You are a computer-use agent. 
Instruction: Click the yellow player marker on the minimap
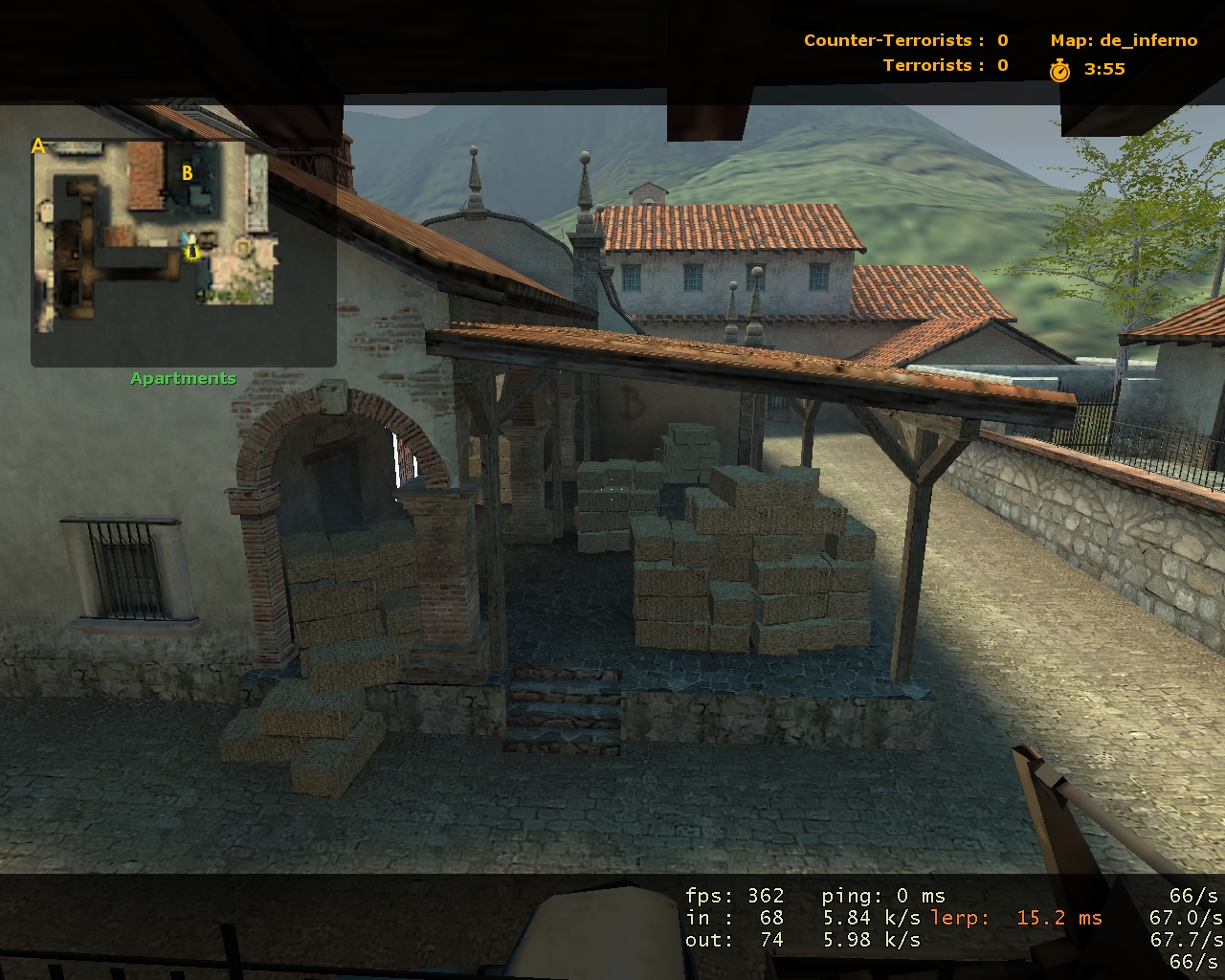192,250
